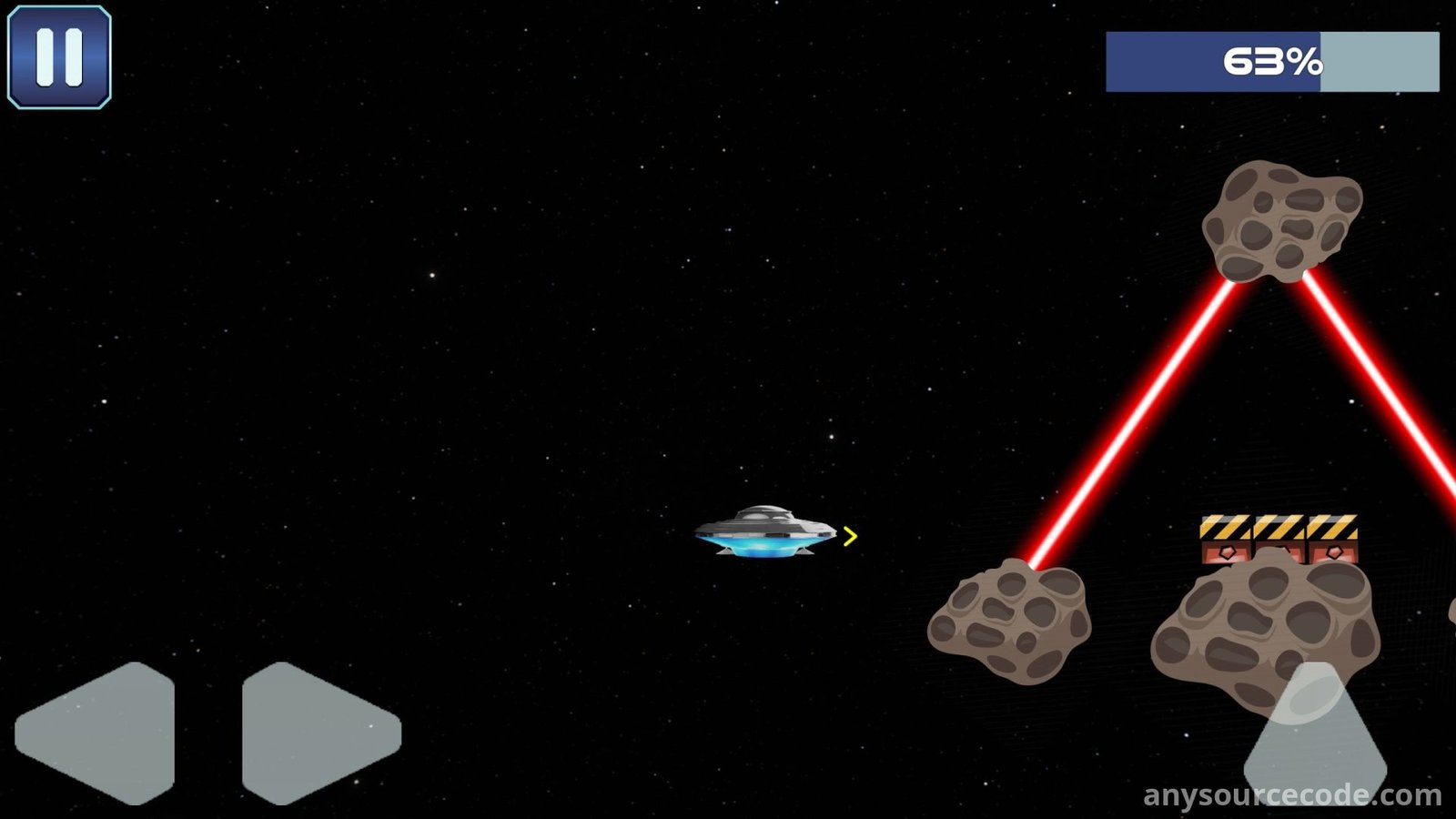
Task: Tap the left arrow steering control
Action: (102, 733)
